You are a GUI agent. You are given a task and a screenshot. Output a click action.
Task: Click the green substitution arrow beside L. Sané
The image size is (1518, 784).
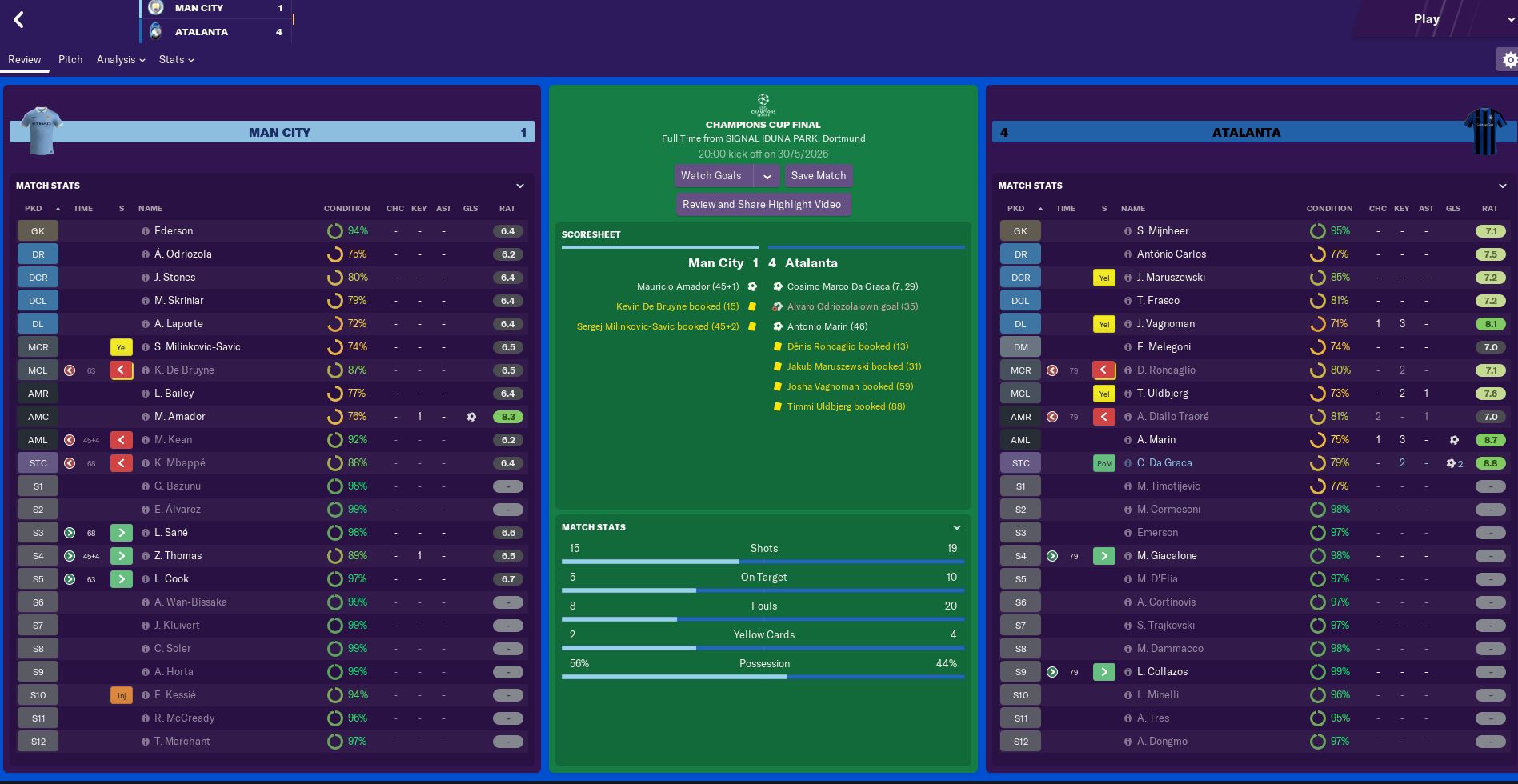(121, 532)
